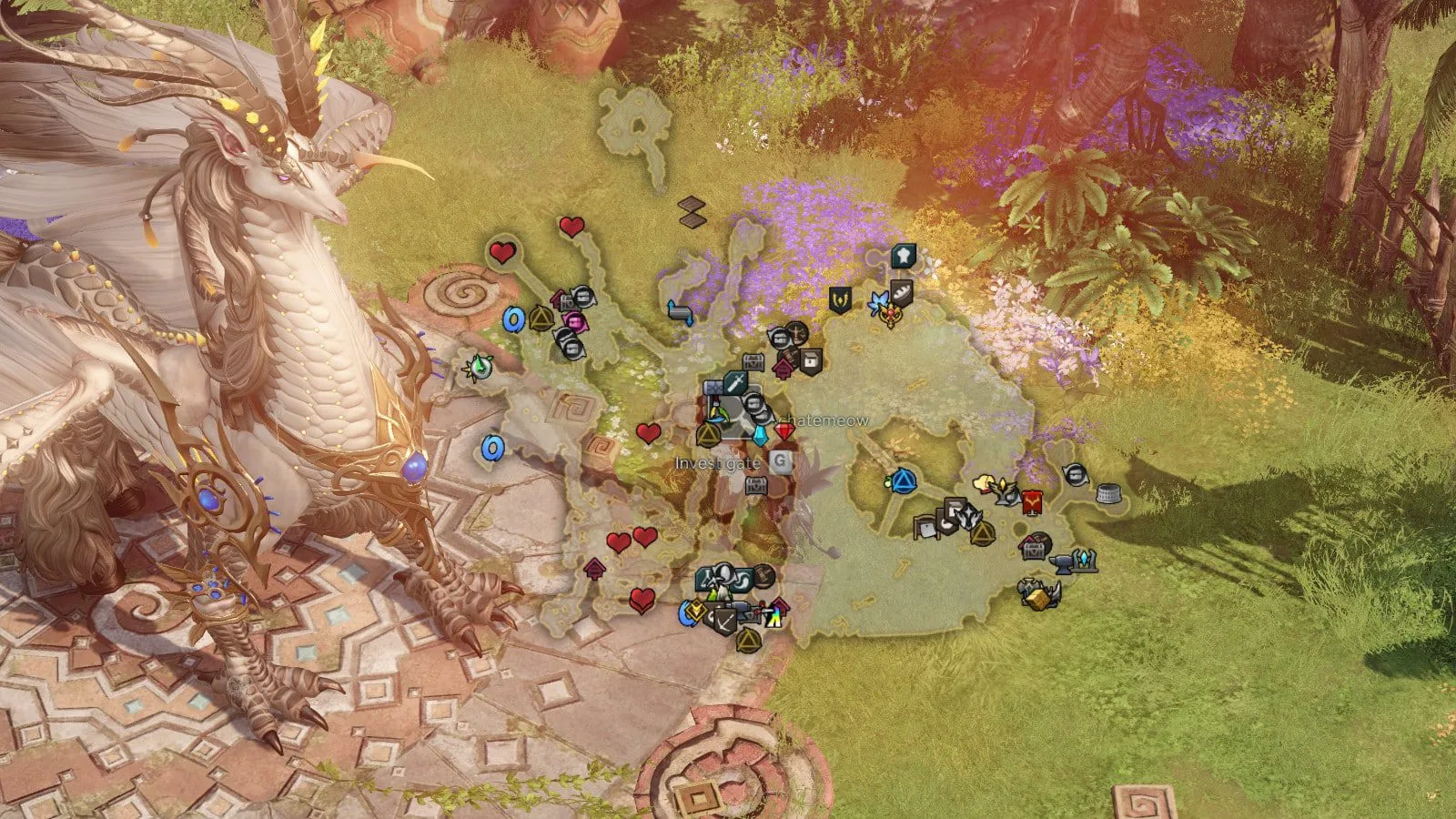The width and height of the screenshot is (1456, 819).
Task: Click the red banner map marker
Action: pyautogui.click(x=1031, y=500)
